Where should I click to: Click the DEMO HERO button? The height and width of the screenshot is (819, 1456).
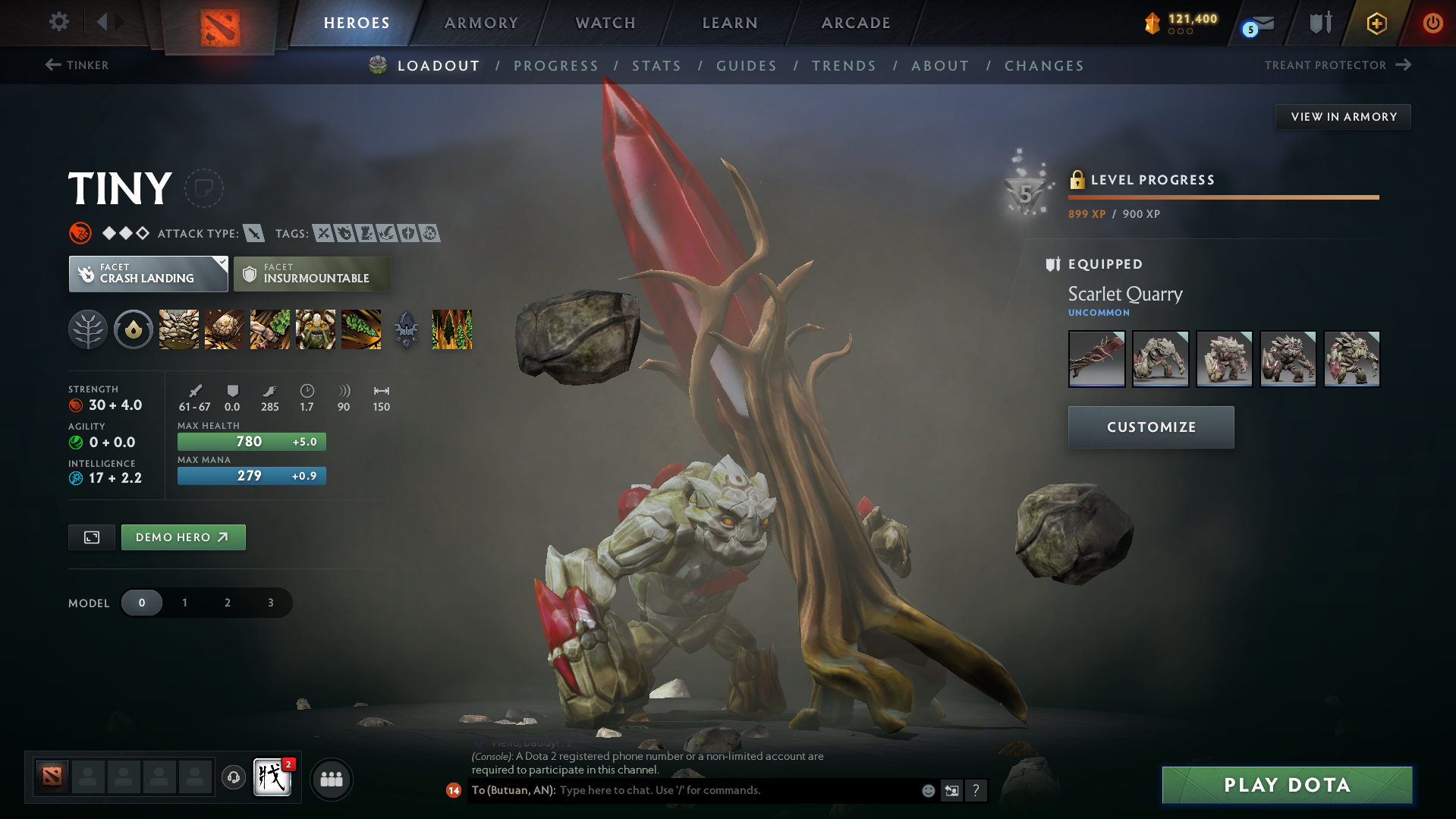point(183,537)
